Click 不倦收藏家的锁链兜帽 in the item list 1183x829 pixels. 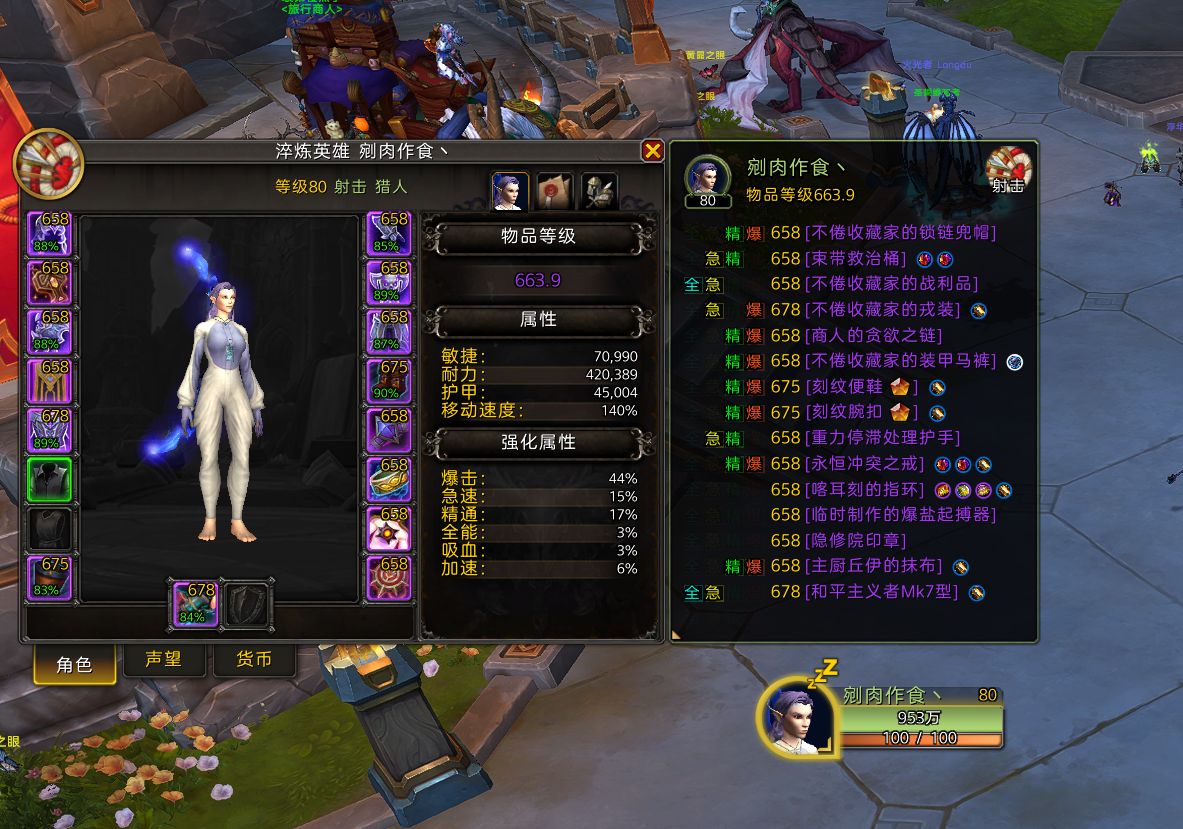coord(900,233)
